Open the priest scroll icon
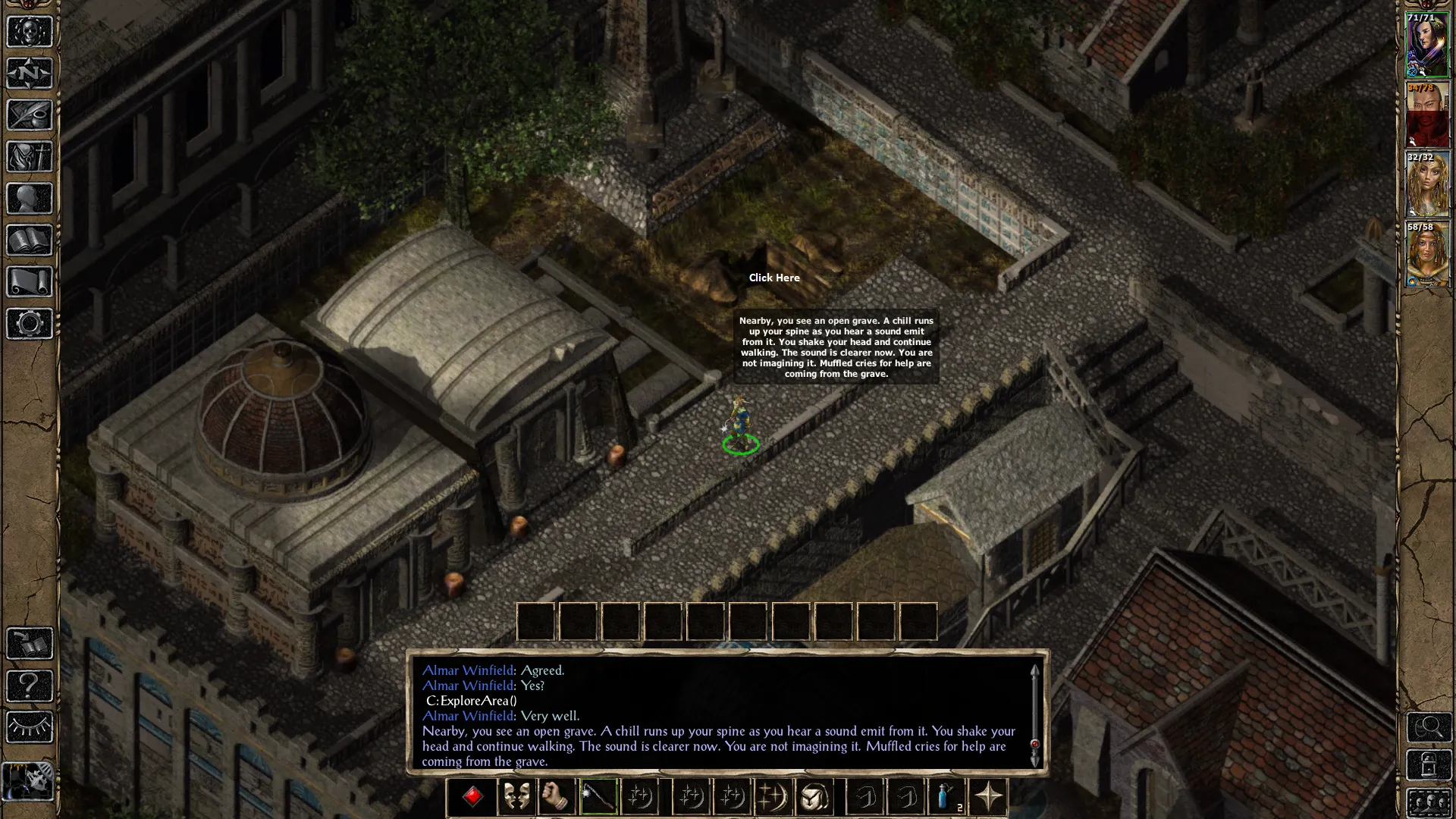Viewport: 1456px width, 819px height. [30, 282]
